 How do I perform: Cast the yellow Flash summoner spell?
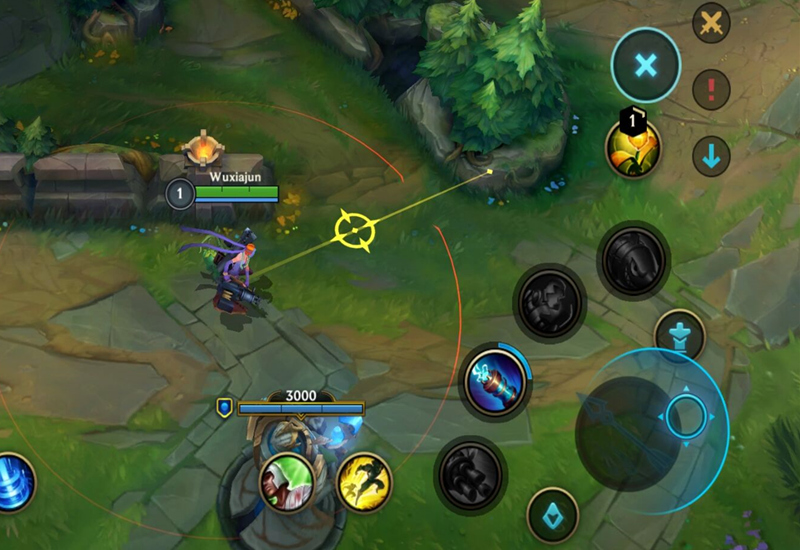coord(363,481)
